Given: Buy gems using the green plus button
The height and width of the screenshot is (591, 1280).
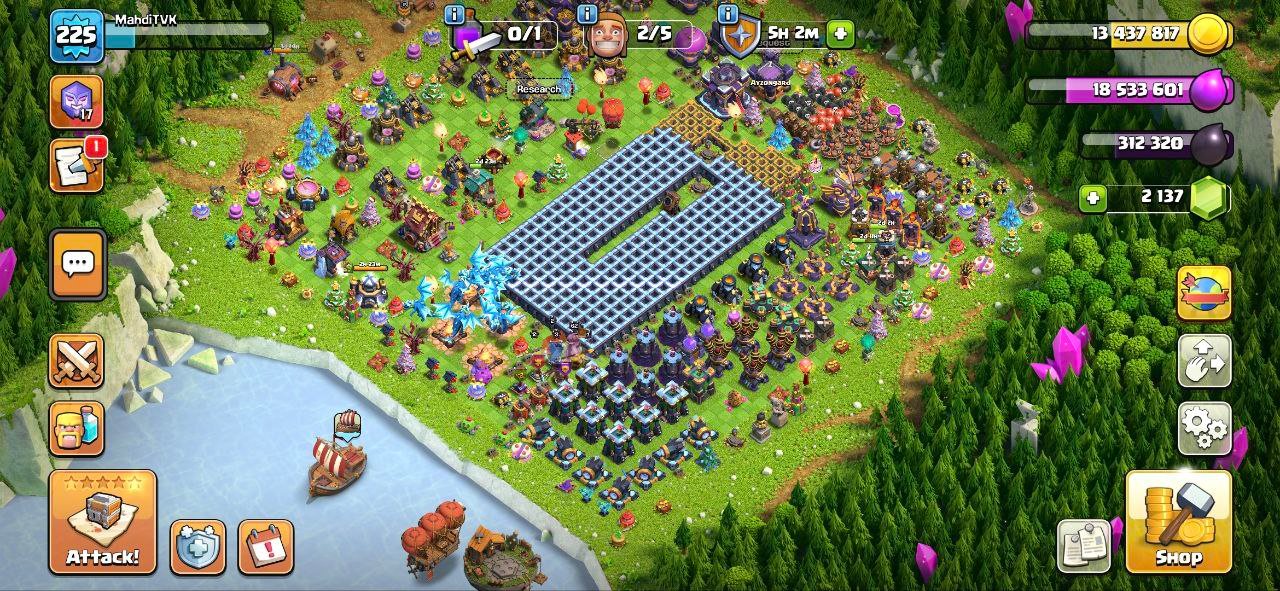Looking at the screenshot, I should tap(1093, 198).
